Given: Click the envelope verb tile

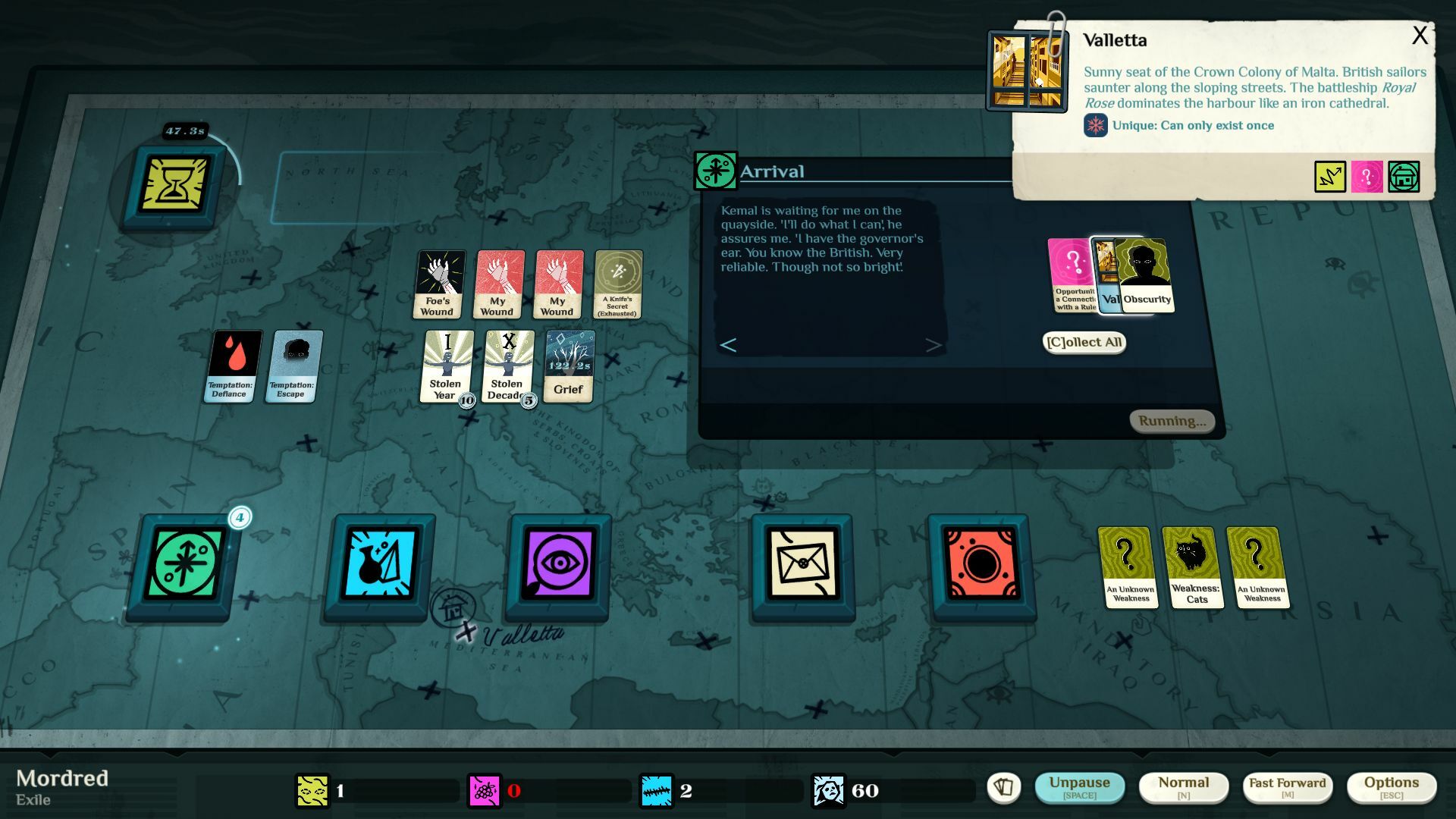Looking at the screenshot, I should 802,567.
